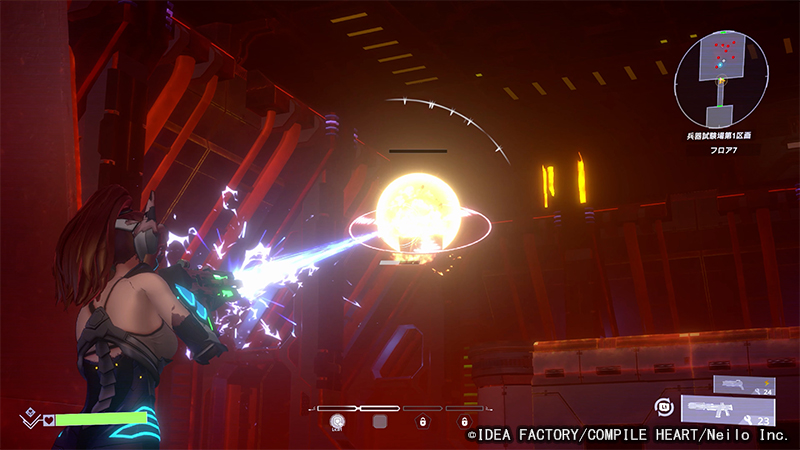Select the secondary weapon slot with lightning bolt
800x450 pixels.
[743, 384]
